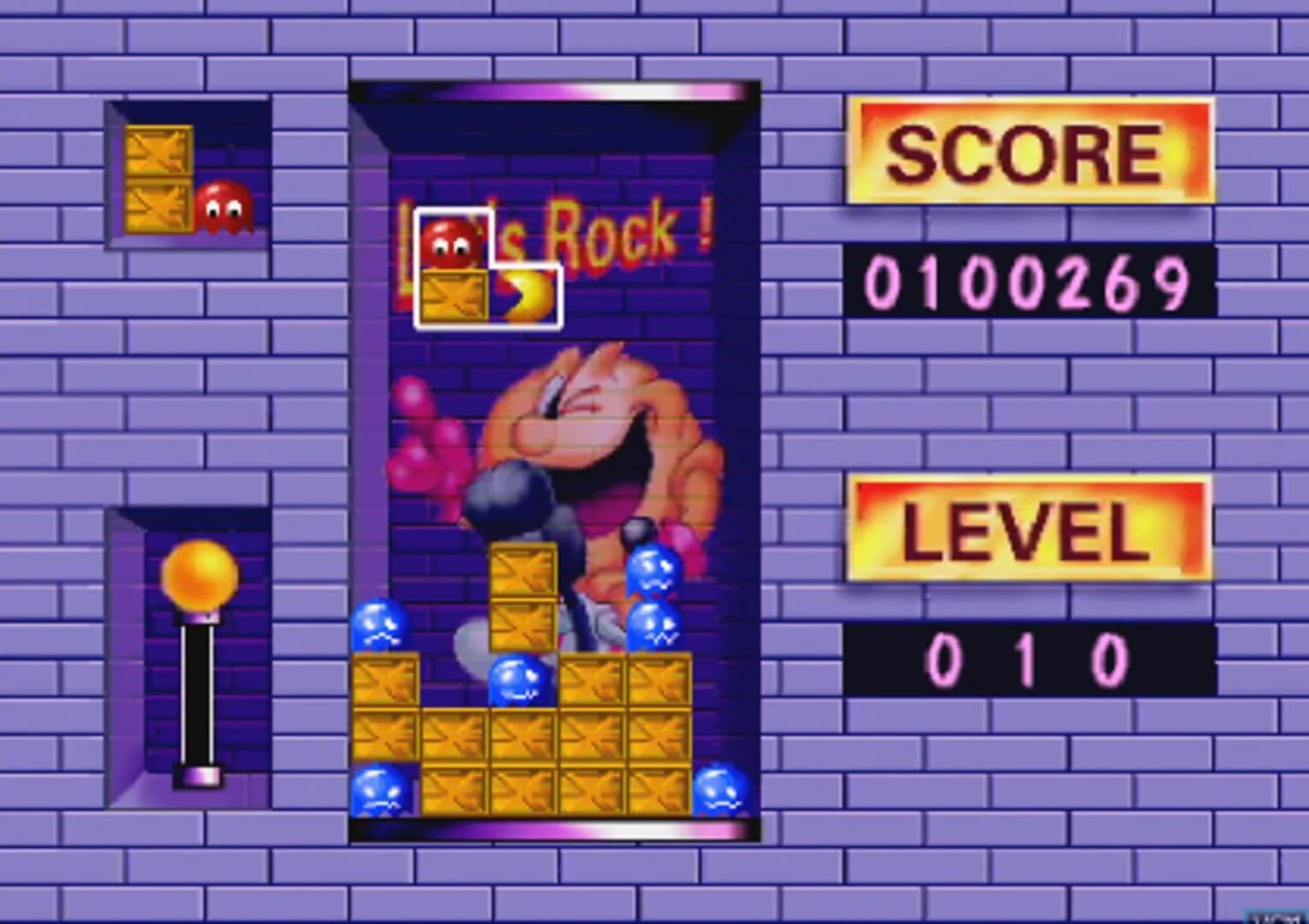Image resolution: width=1309 pixels, height=924 pixels.
Task: Select the crate in the active falling piece
Action: (x=453, y=298)
